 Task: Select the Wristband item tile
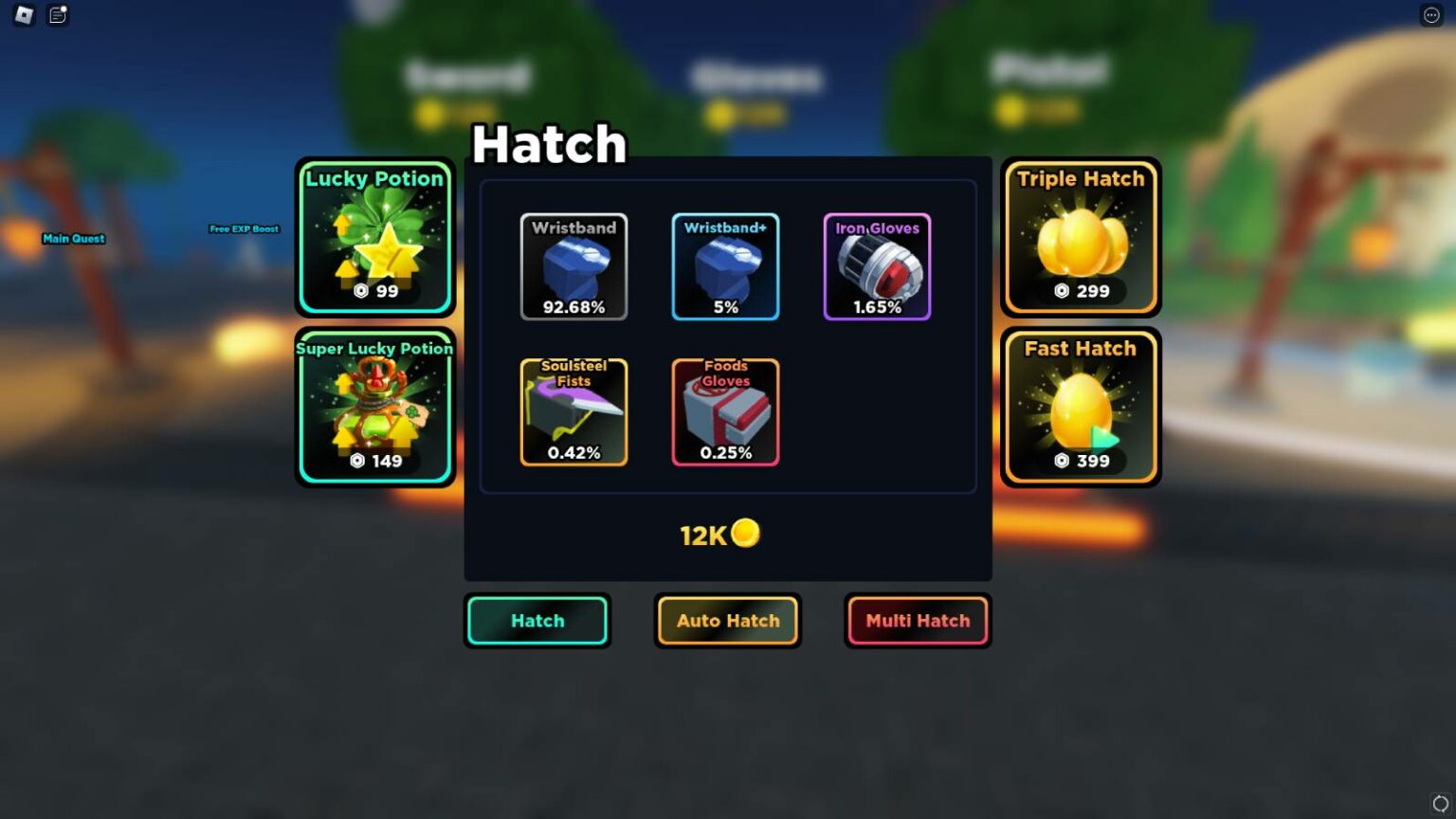pos(573,266)
